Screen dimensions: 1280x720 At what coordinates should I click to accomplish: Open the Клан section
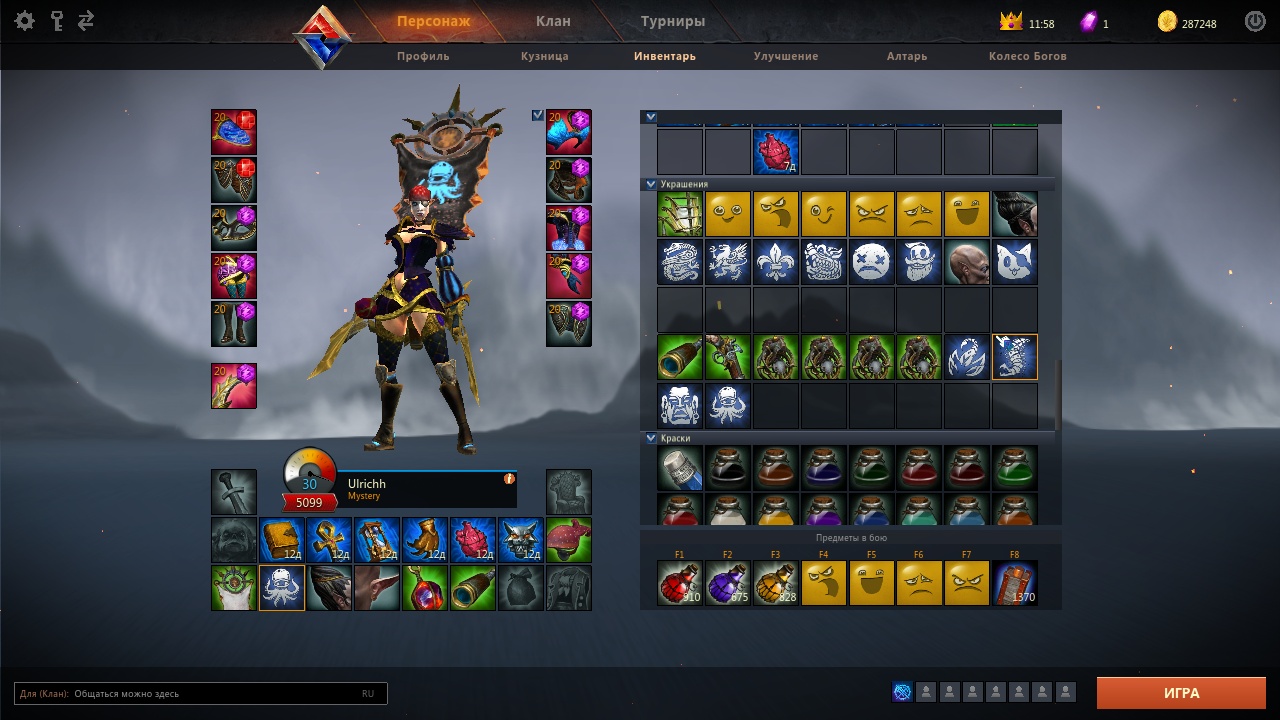(553, 21)
